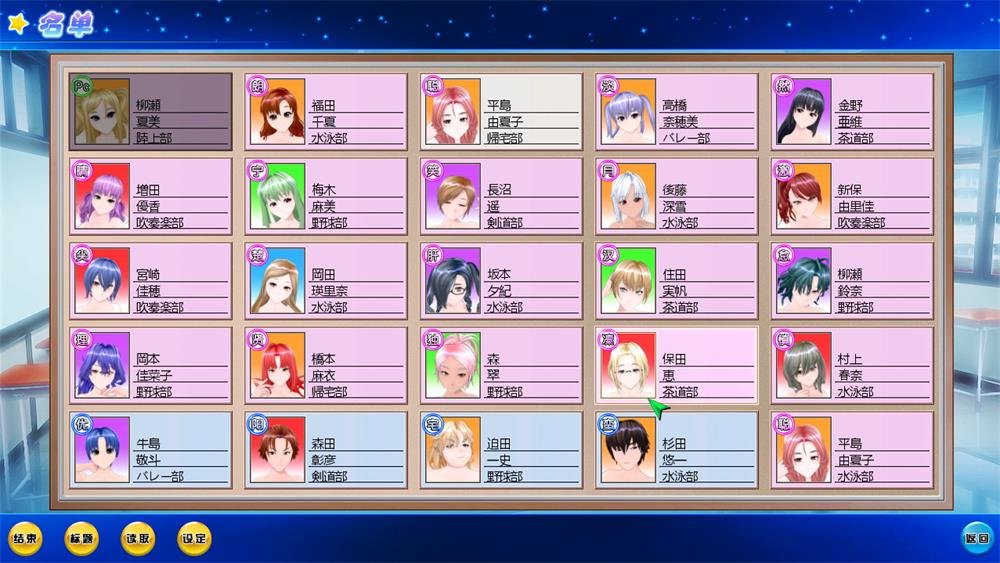The image size is (1000, 563).
Task: Open the 标题 (title) screen button
Action: (x=81, y=539)
